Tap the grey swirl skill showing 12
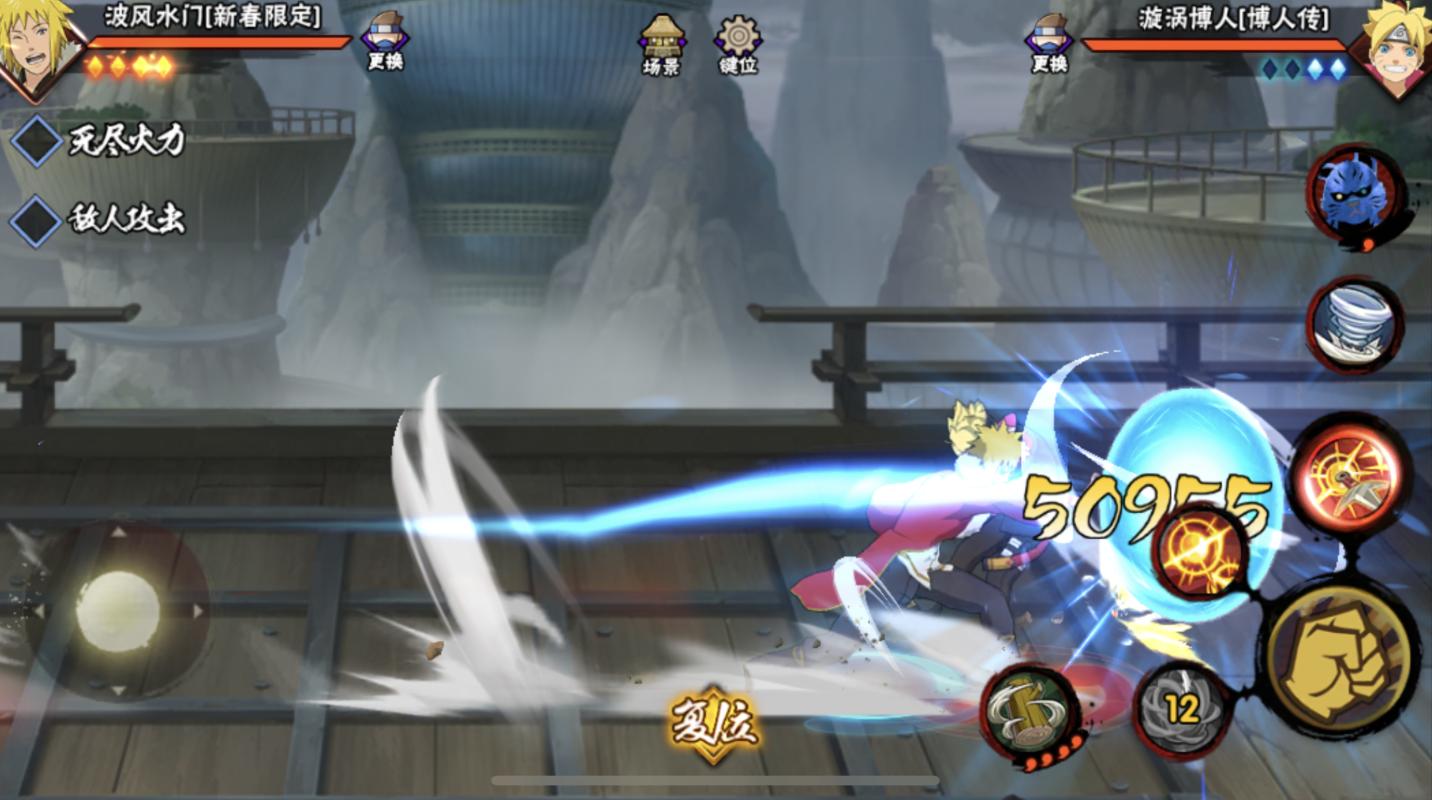This screenshot has height=800, width=1432. tap(1182, 709)
